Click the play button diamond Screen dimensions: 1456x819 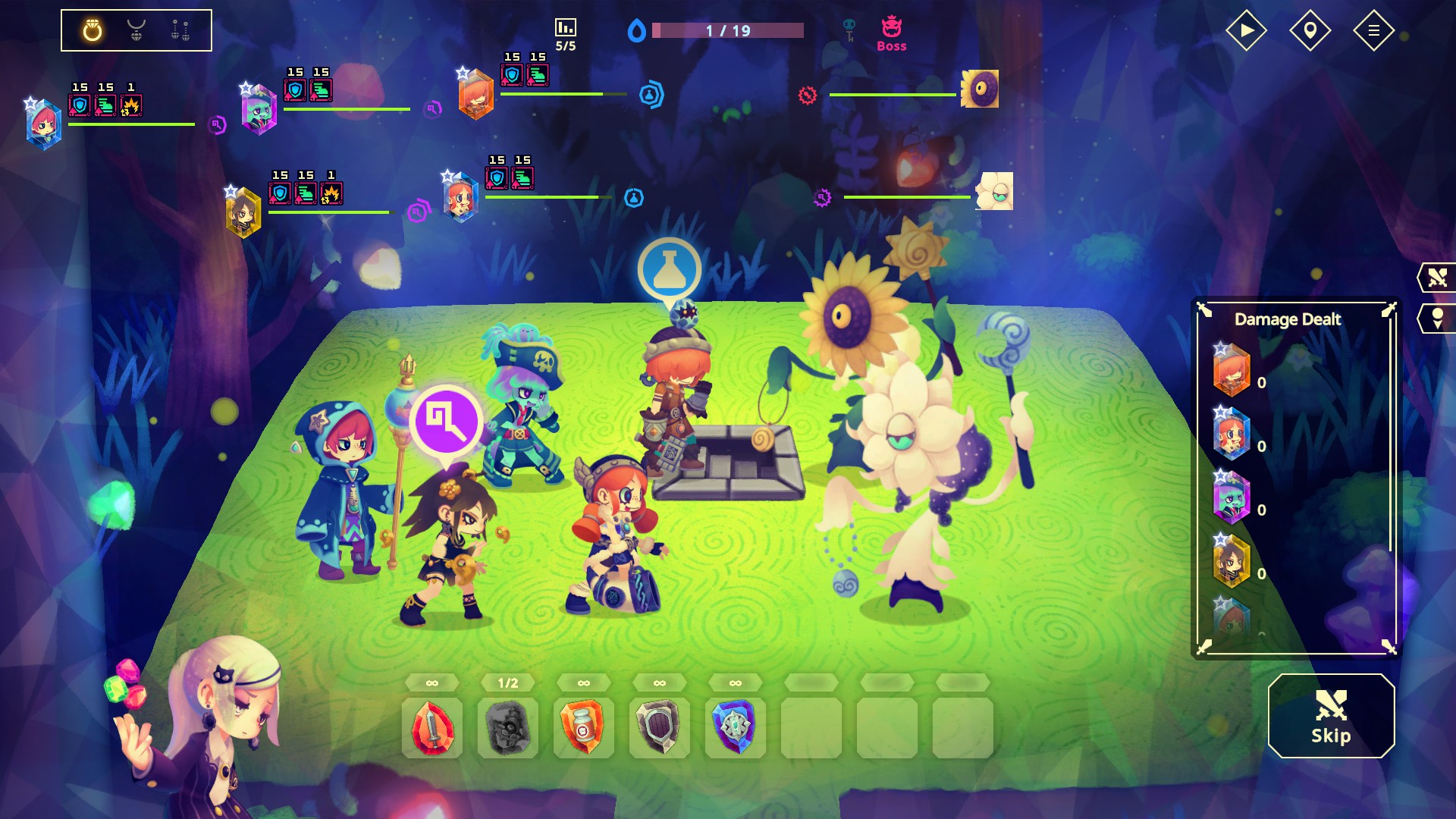click(x=1246, y=30)
